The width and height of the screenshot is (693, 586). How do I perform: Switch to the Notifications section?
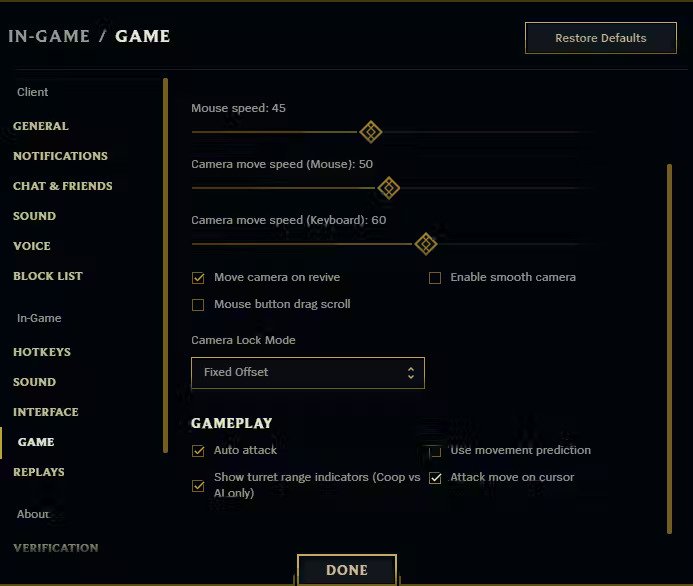pyautogui.click(x=60, y=156)
